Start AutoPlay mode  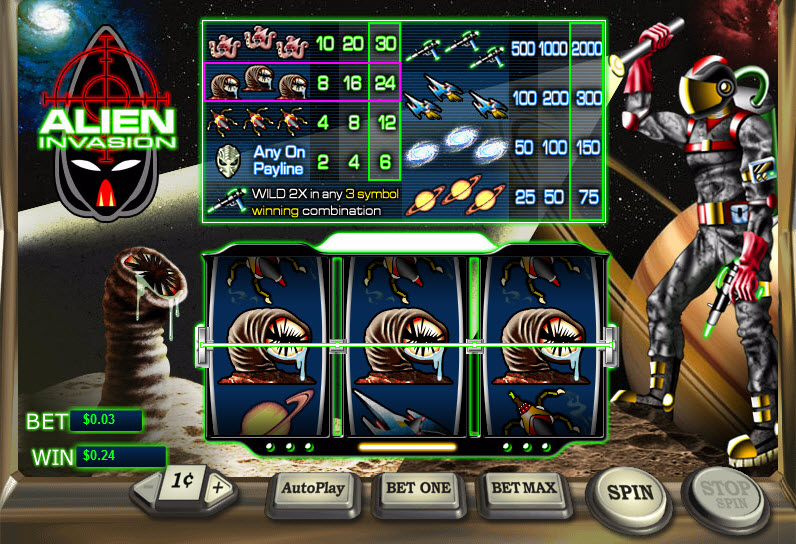(315, 489)
